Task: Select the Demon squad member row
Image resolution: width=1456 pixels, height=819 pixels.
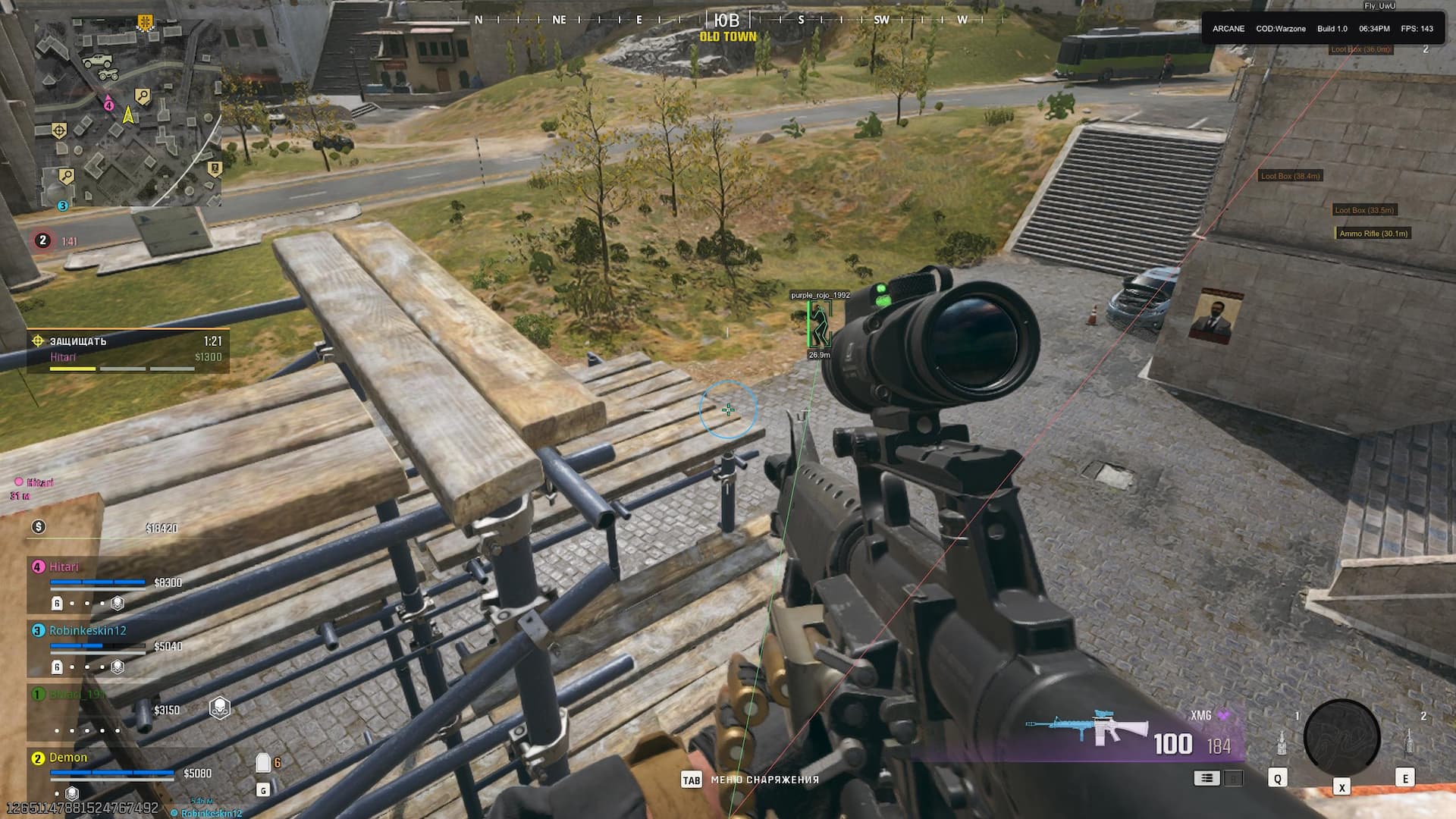Action: 106,770
